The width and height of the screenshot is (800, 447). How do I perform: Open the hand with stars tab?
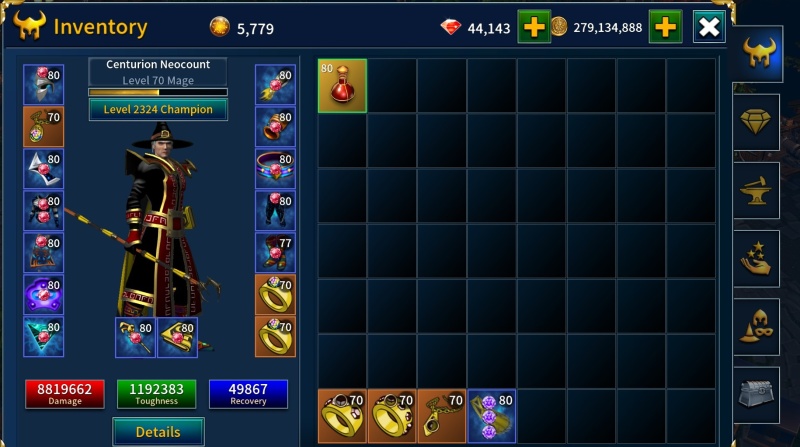coord(756,256)
